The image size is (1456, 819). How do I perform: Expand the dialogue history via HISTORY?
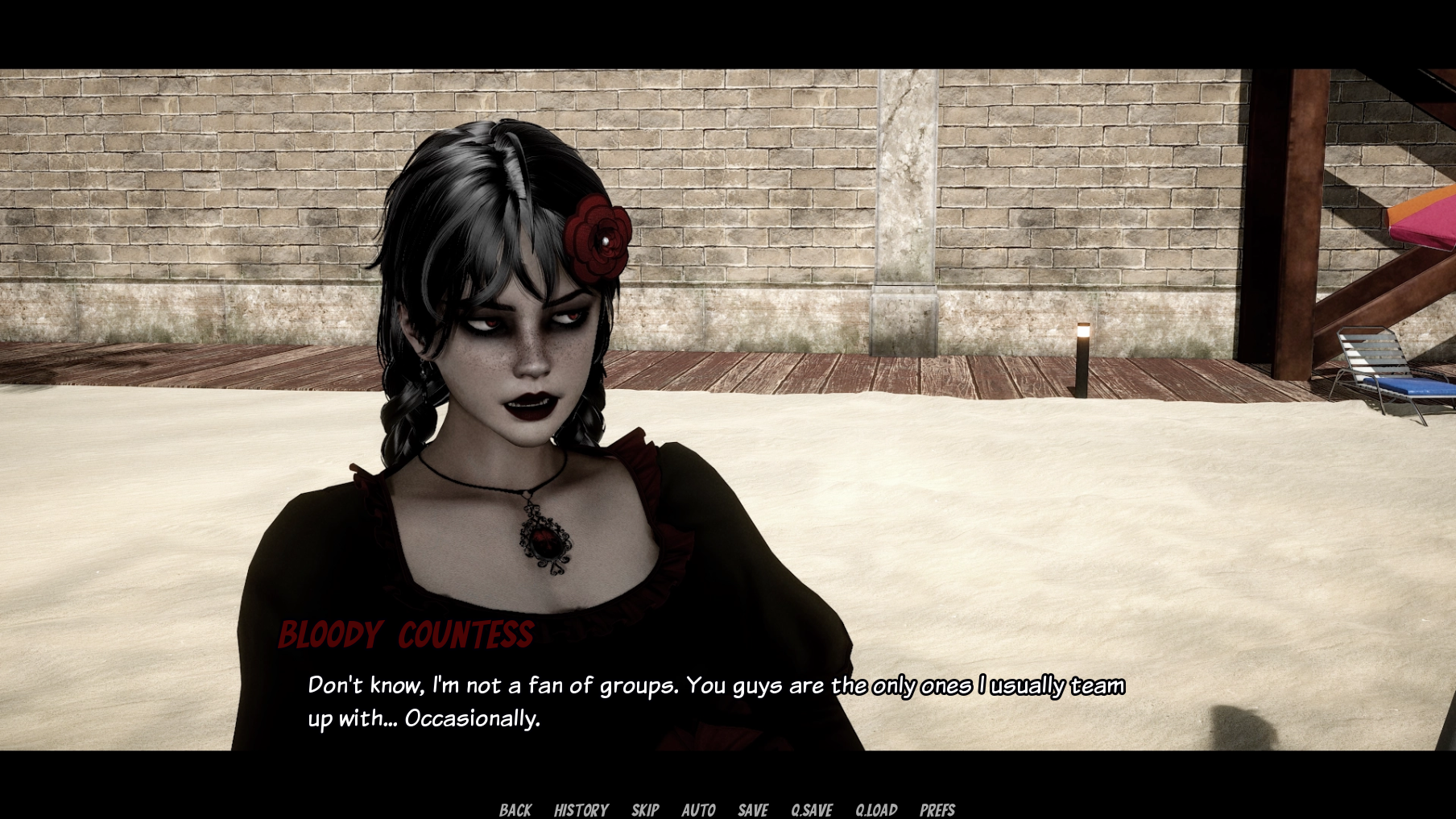tap(581, 810)
